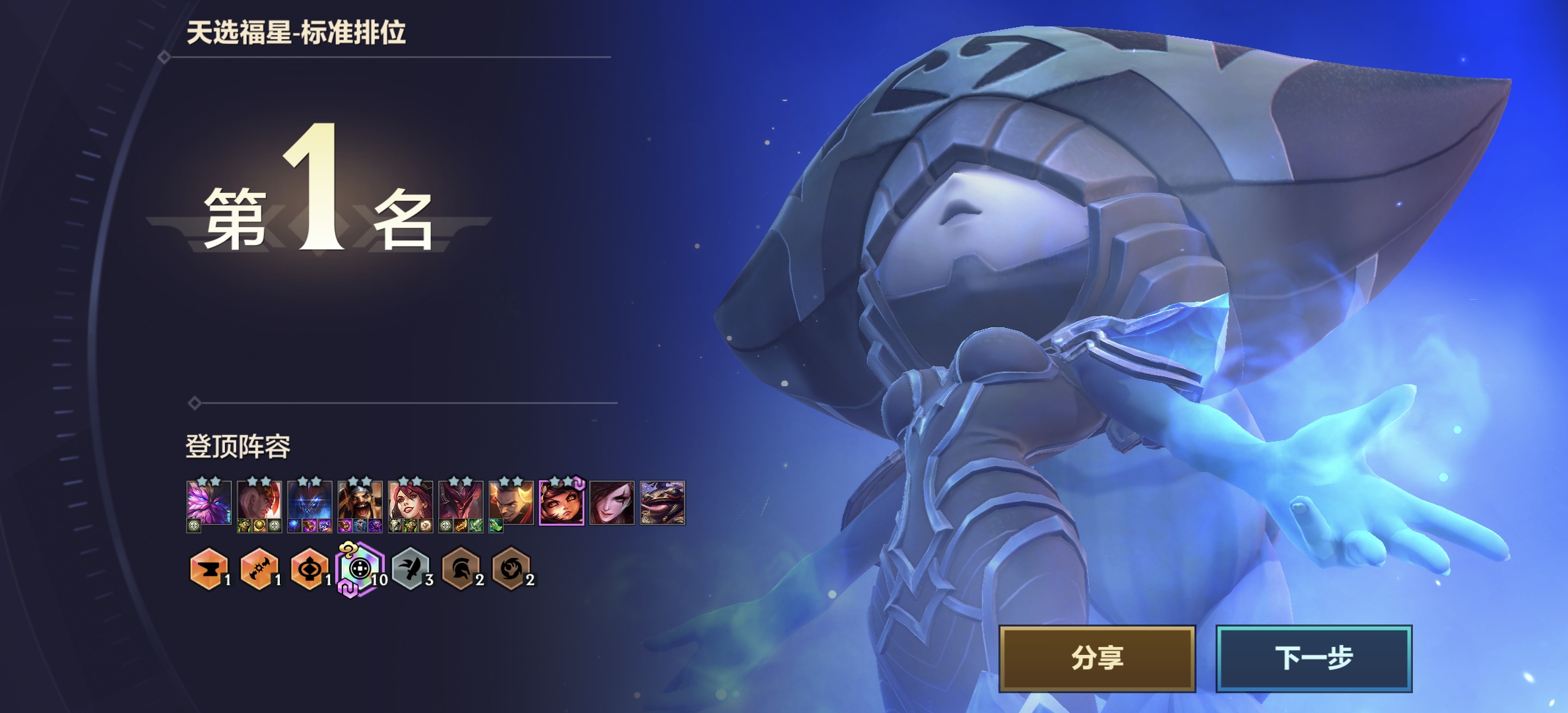
Task: Select the silver dagger trait icon
Action: [410, 568]
